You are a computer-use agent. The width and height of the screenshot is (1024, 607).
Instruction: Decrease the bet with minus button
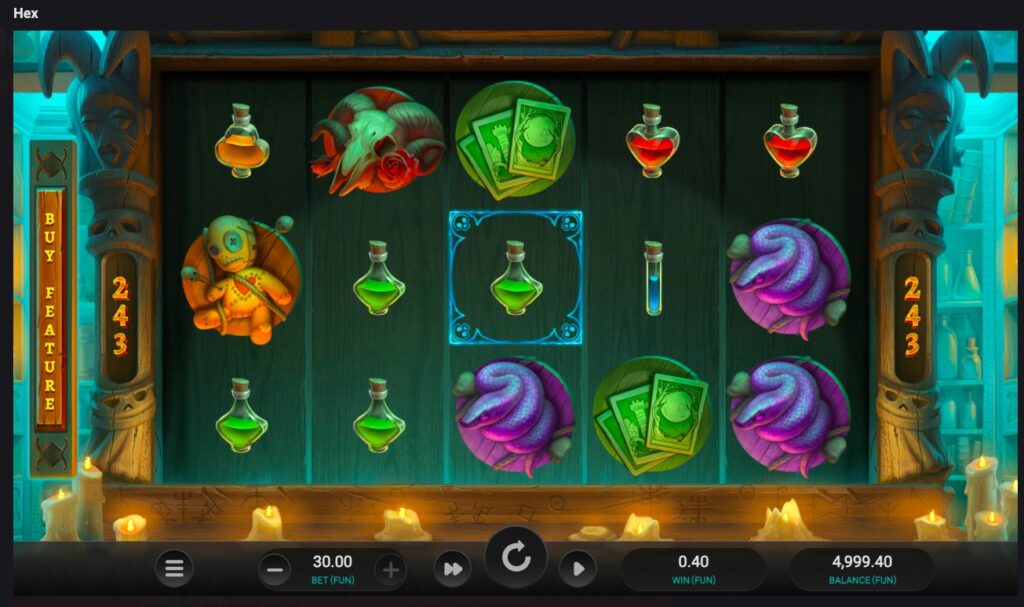click(x=275, y=570)
